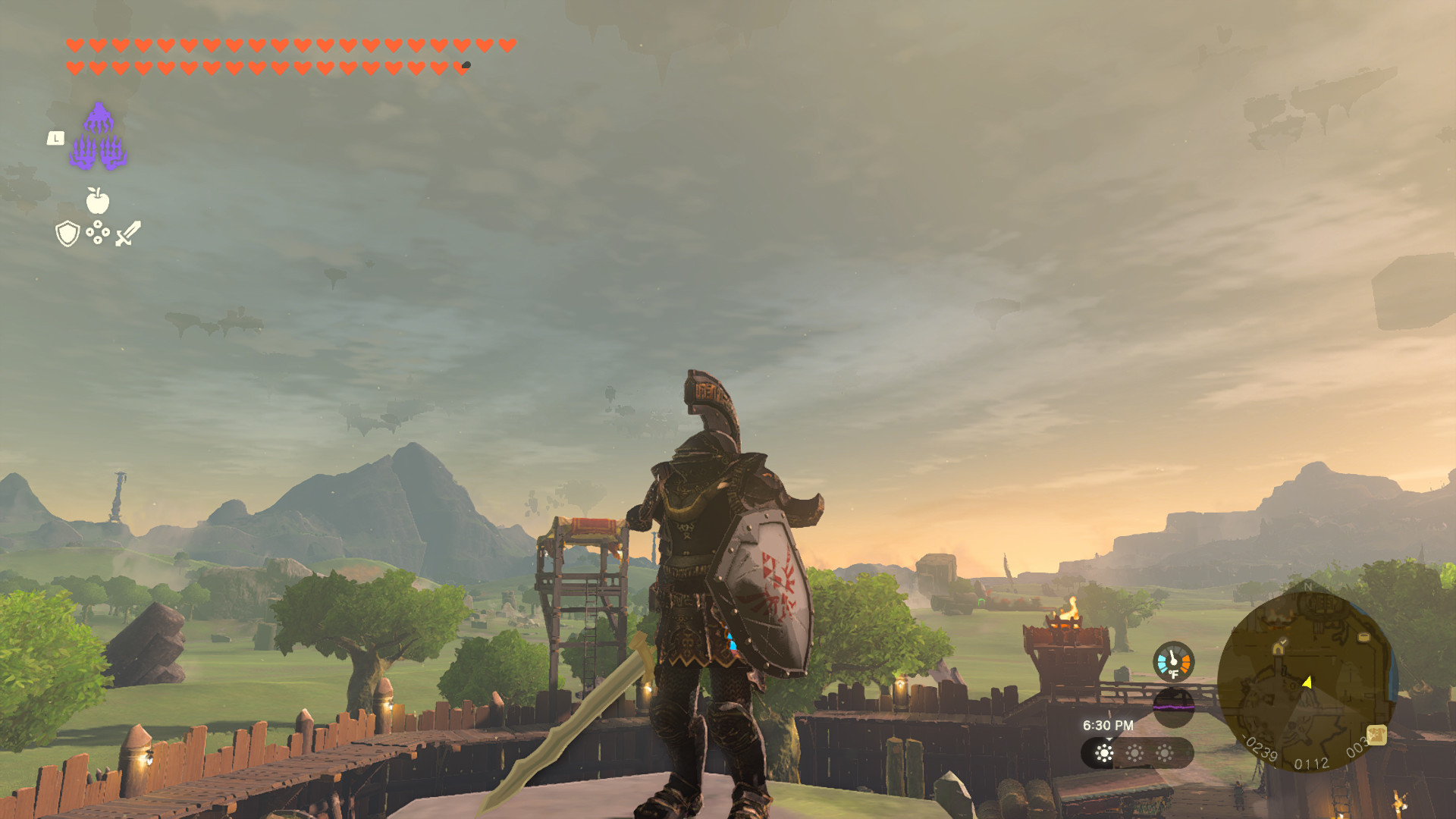
Task: Click the yellow player arrow on the minimap
Action: [1306, 682]
